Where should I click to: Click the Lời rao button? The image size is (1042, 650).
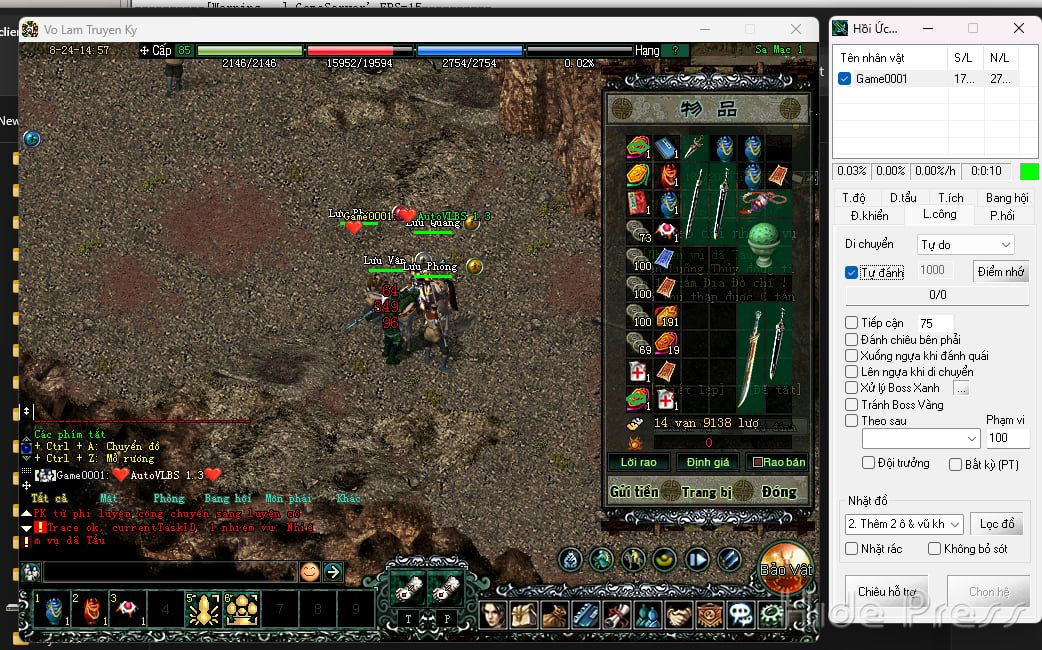pos(638,462)
